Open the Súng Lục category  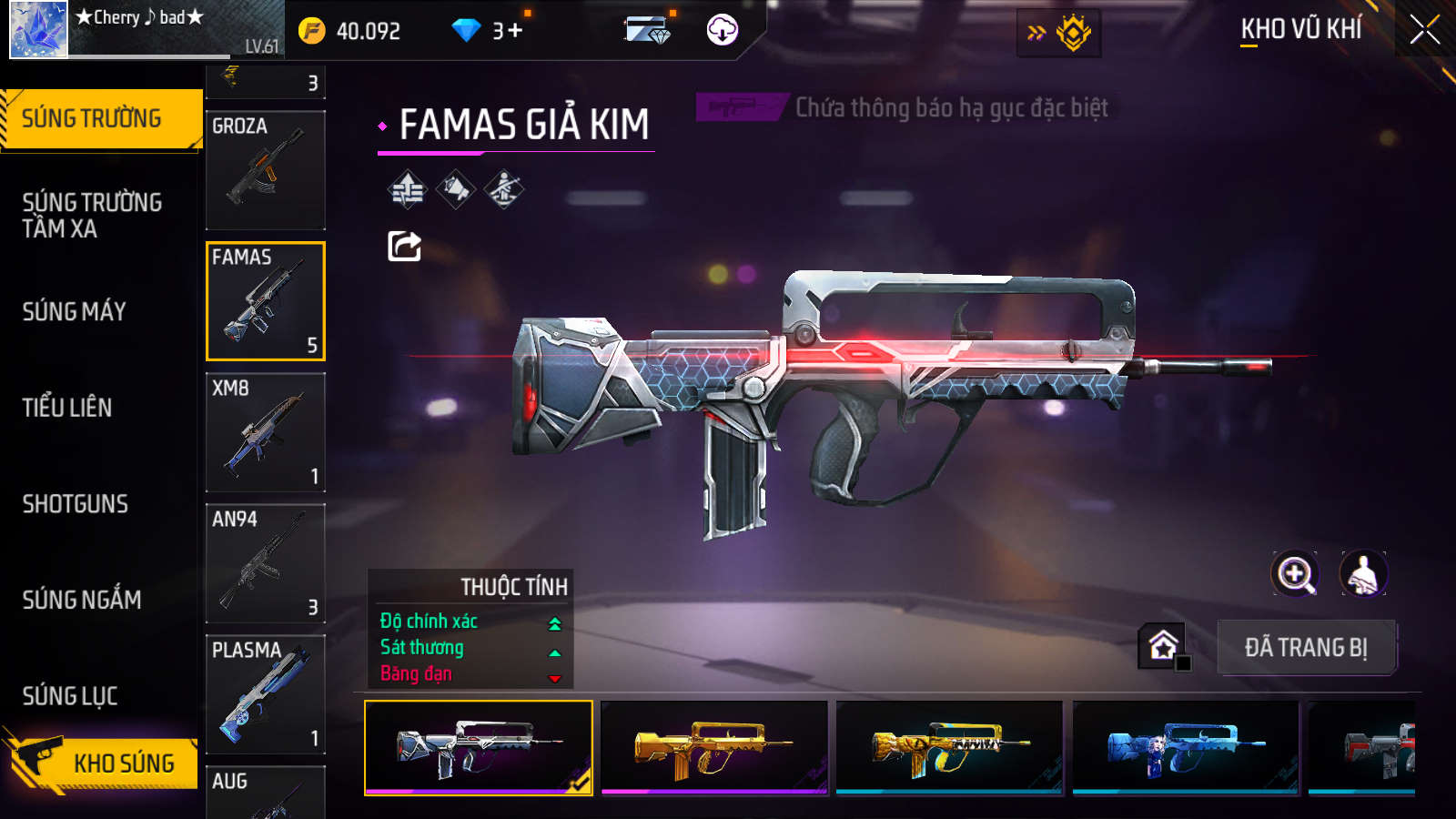(70, 696)
